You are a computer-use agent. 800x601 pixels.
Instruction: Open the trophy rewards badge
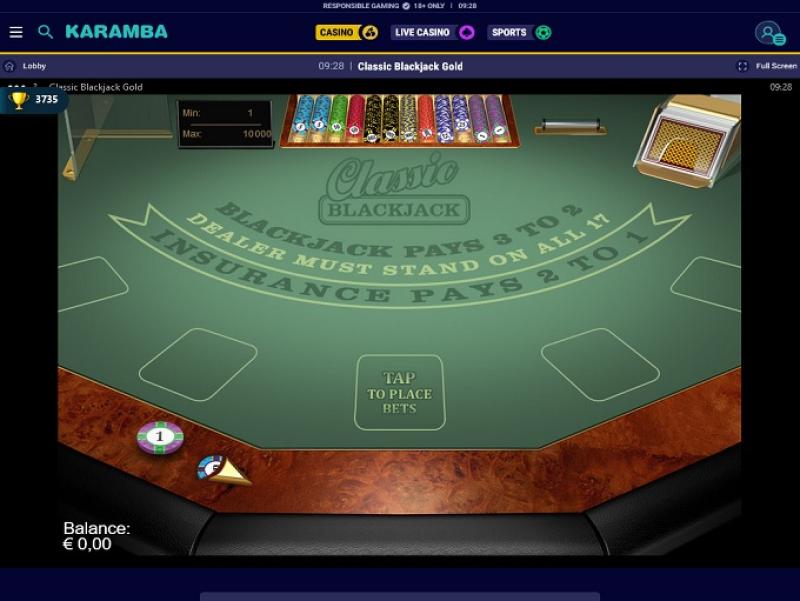tap(33, 100)
